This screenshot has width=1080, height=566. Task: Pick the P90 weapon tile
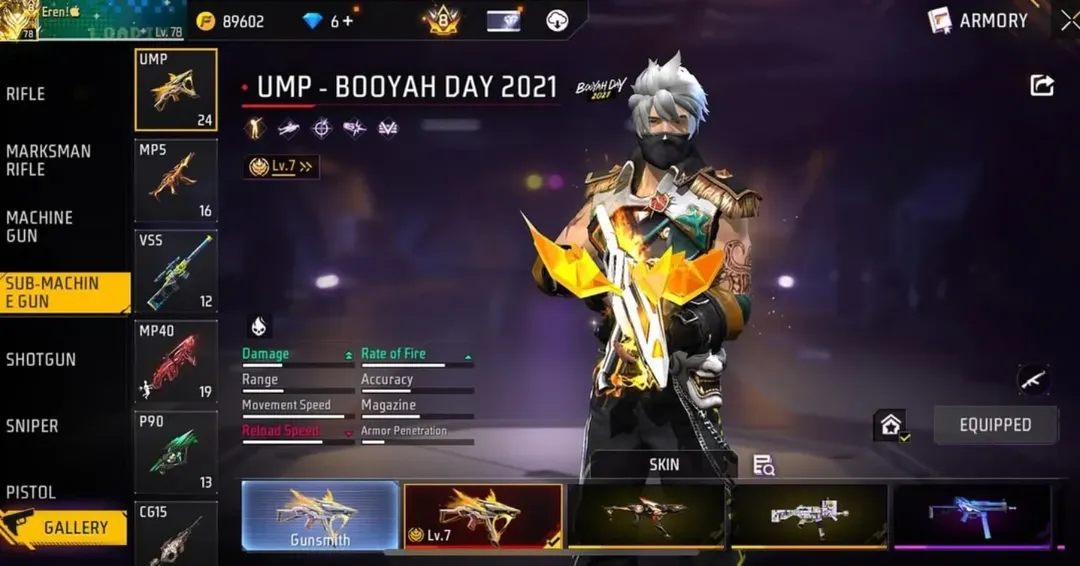pyautogui.click(x=176, y=452)
